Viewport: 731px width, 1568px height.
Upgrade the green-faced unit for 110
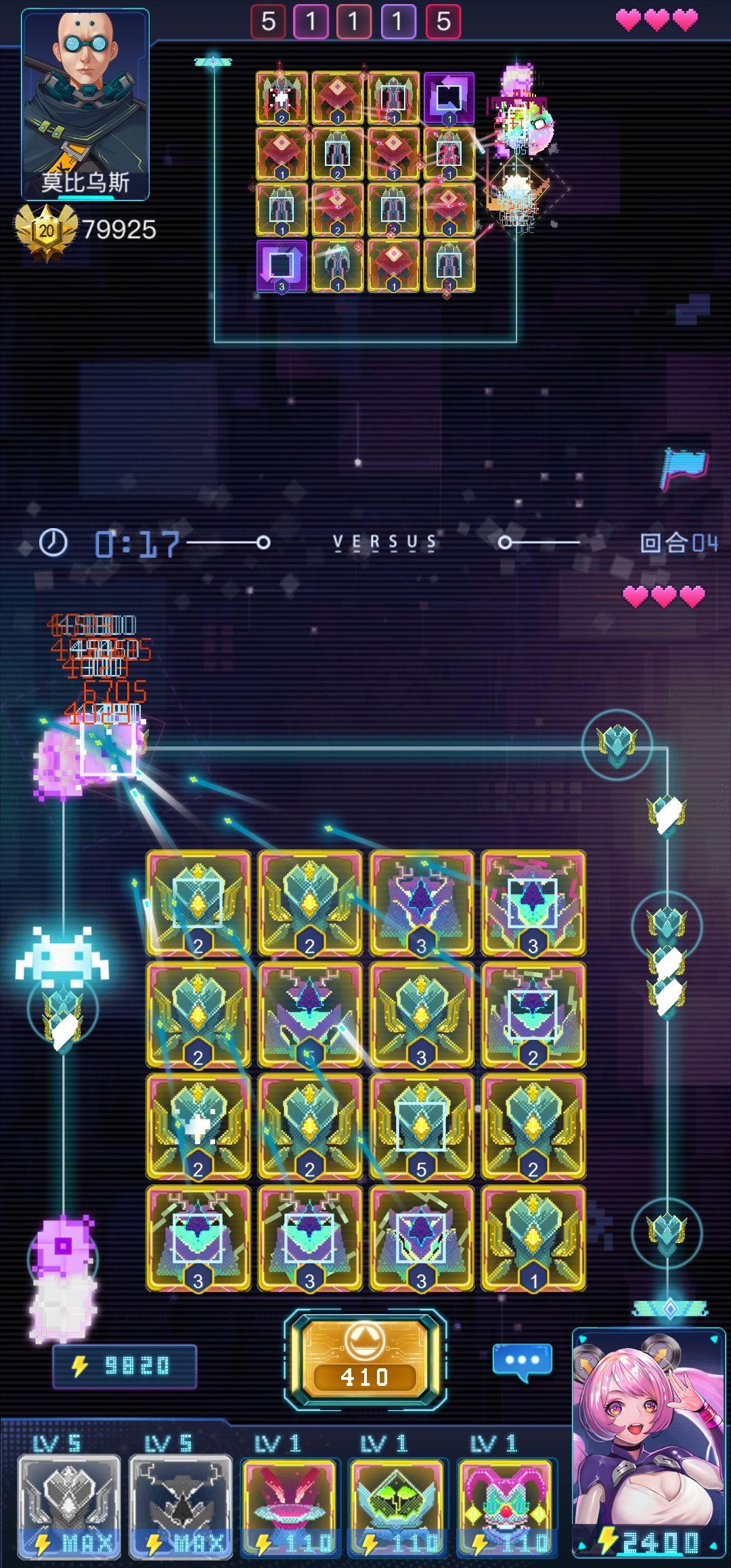(397, 1506)
